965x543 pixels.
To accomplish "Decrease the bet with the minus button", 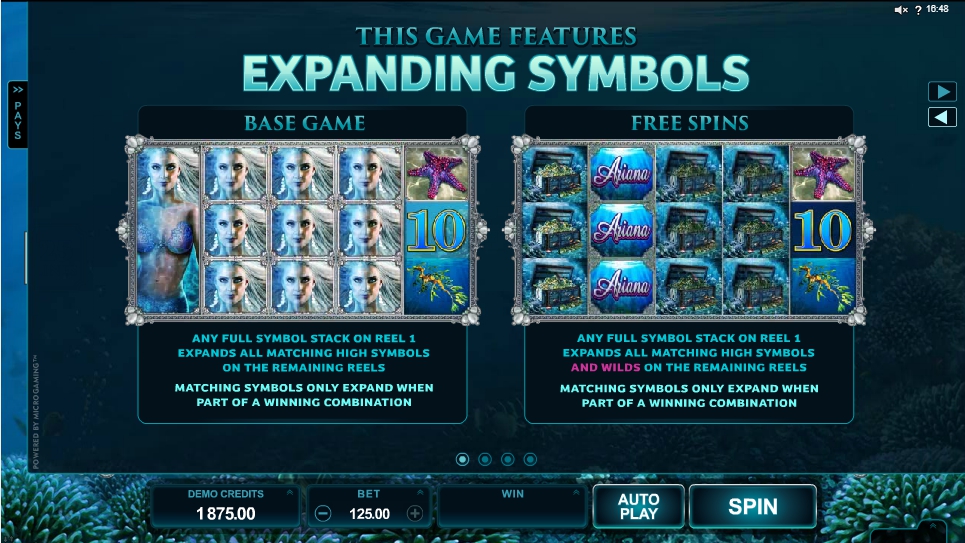I will [x=323, y=514].
